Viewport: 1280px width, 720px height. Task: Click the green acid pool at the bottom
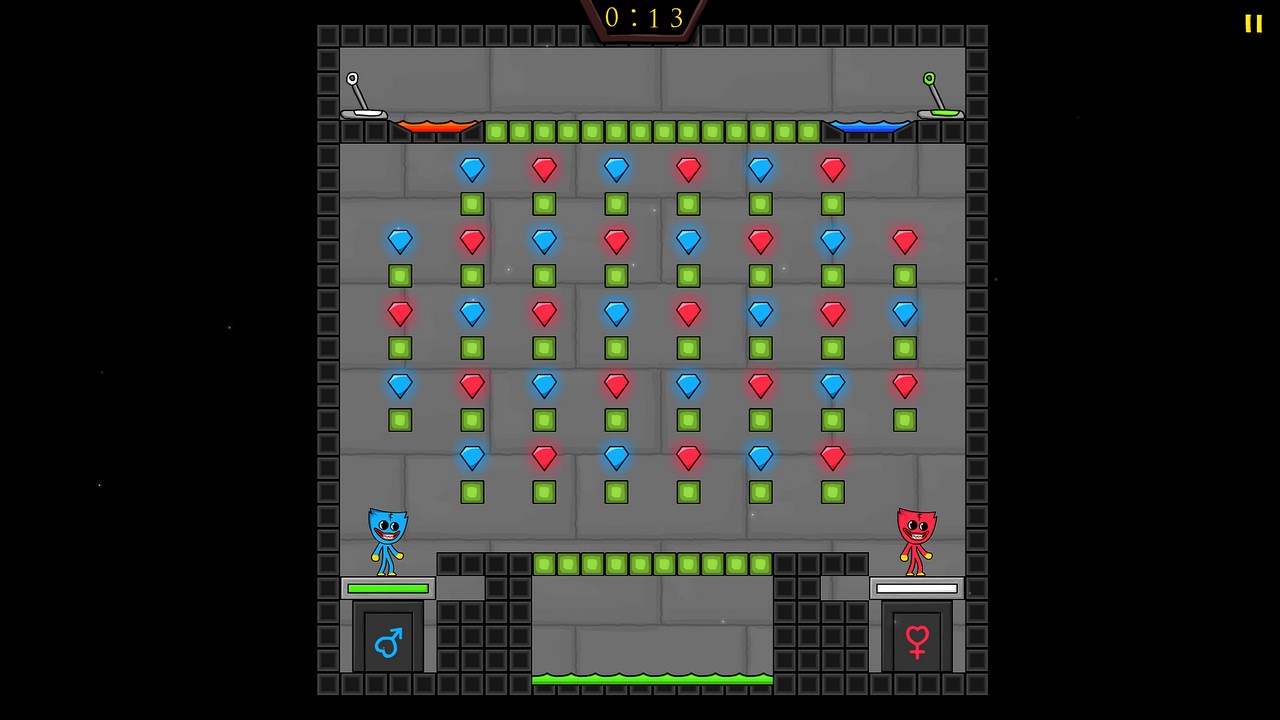tap(653, 679)
